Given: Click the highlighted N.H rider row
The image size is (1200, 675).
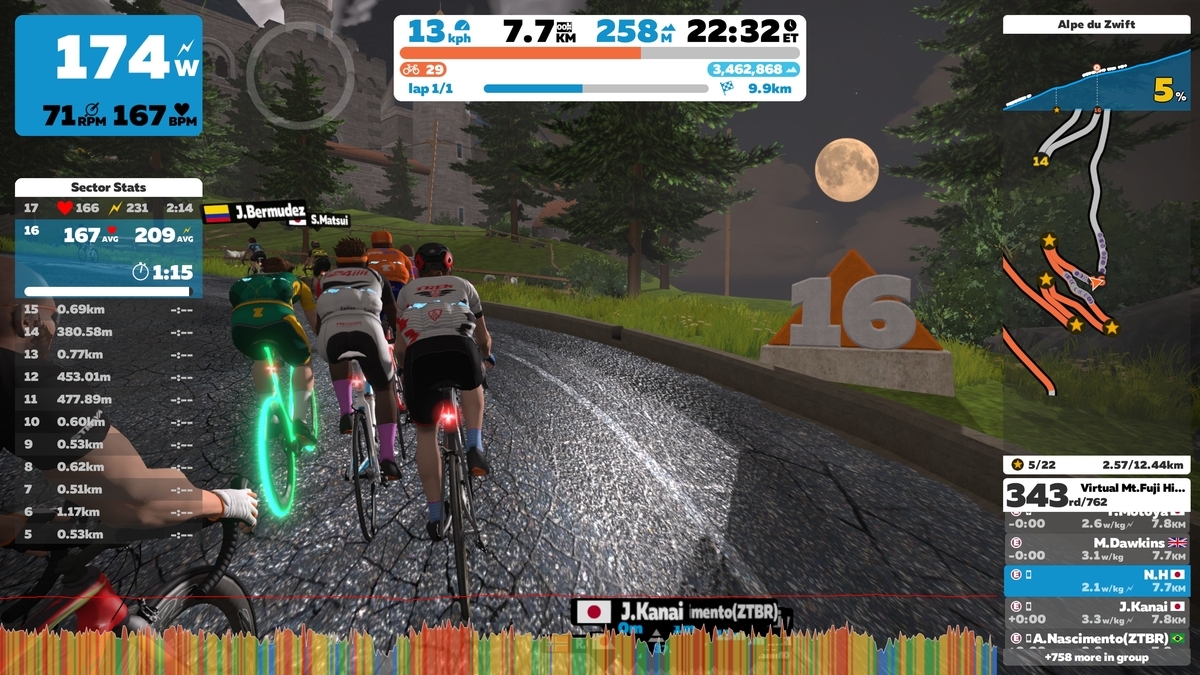Looking at the screenshot, I should click(x=1097, y=581).
